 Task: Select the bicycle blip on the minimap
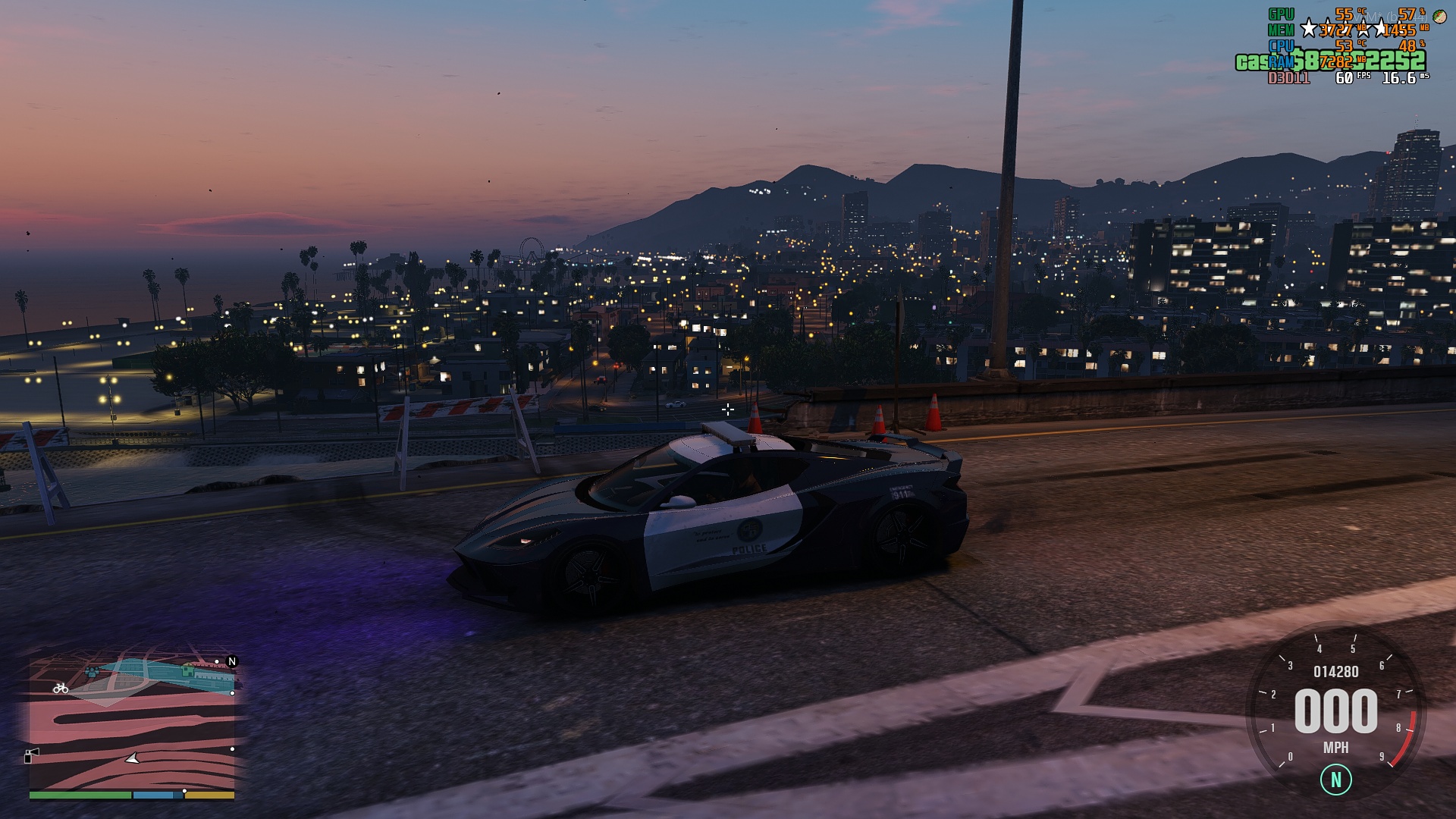tap(61, 689)
